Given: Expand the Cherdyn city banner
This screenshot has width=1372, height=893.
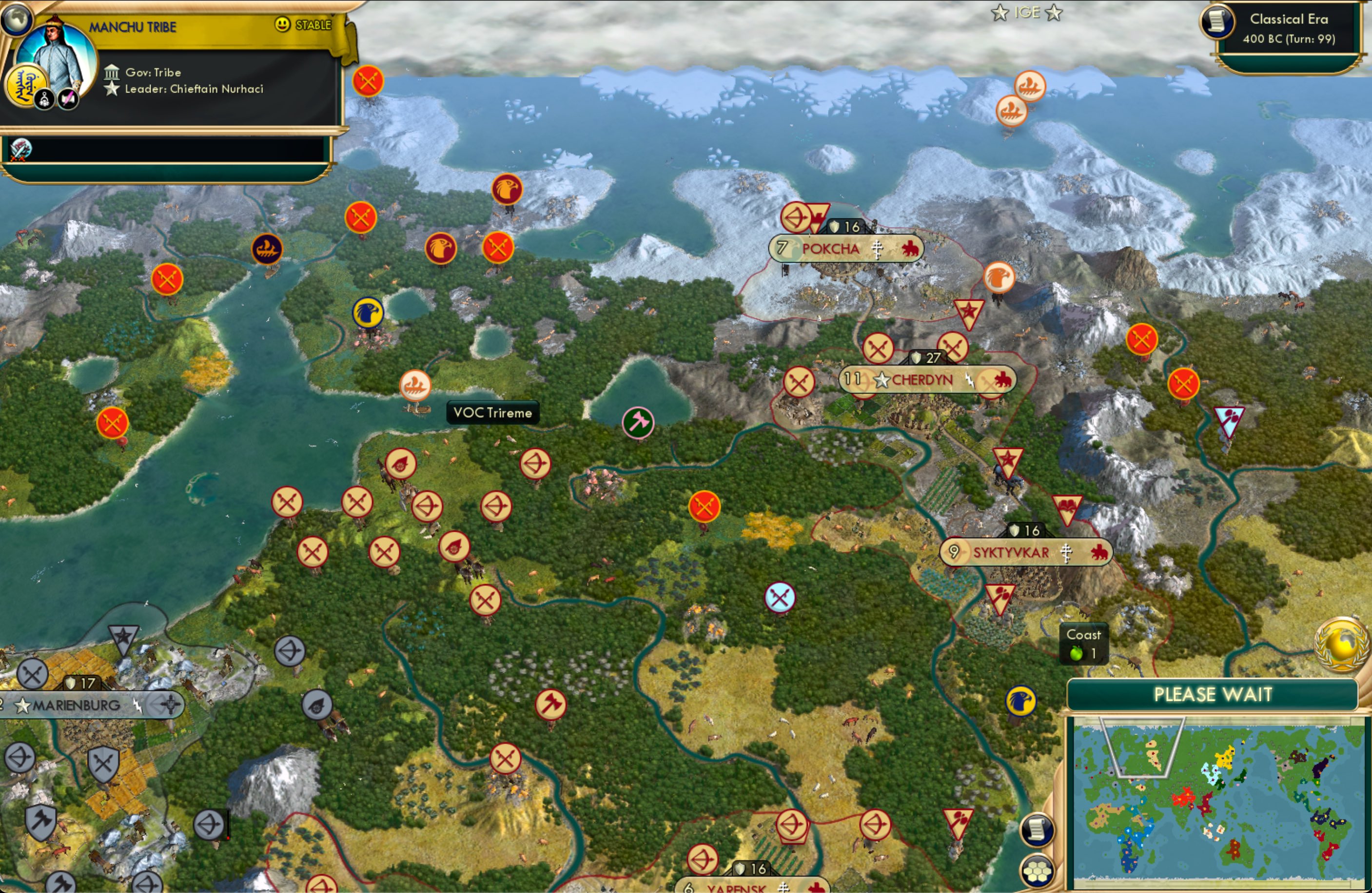Looking at the screenshot, I should coord(926,380).
